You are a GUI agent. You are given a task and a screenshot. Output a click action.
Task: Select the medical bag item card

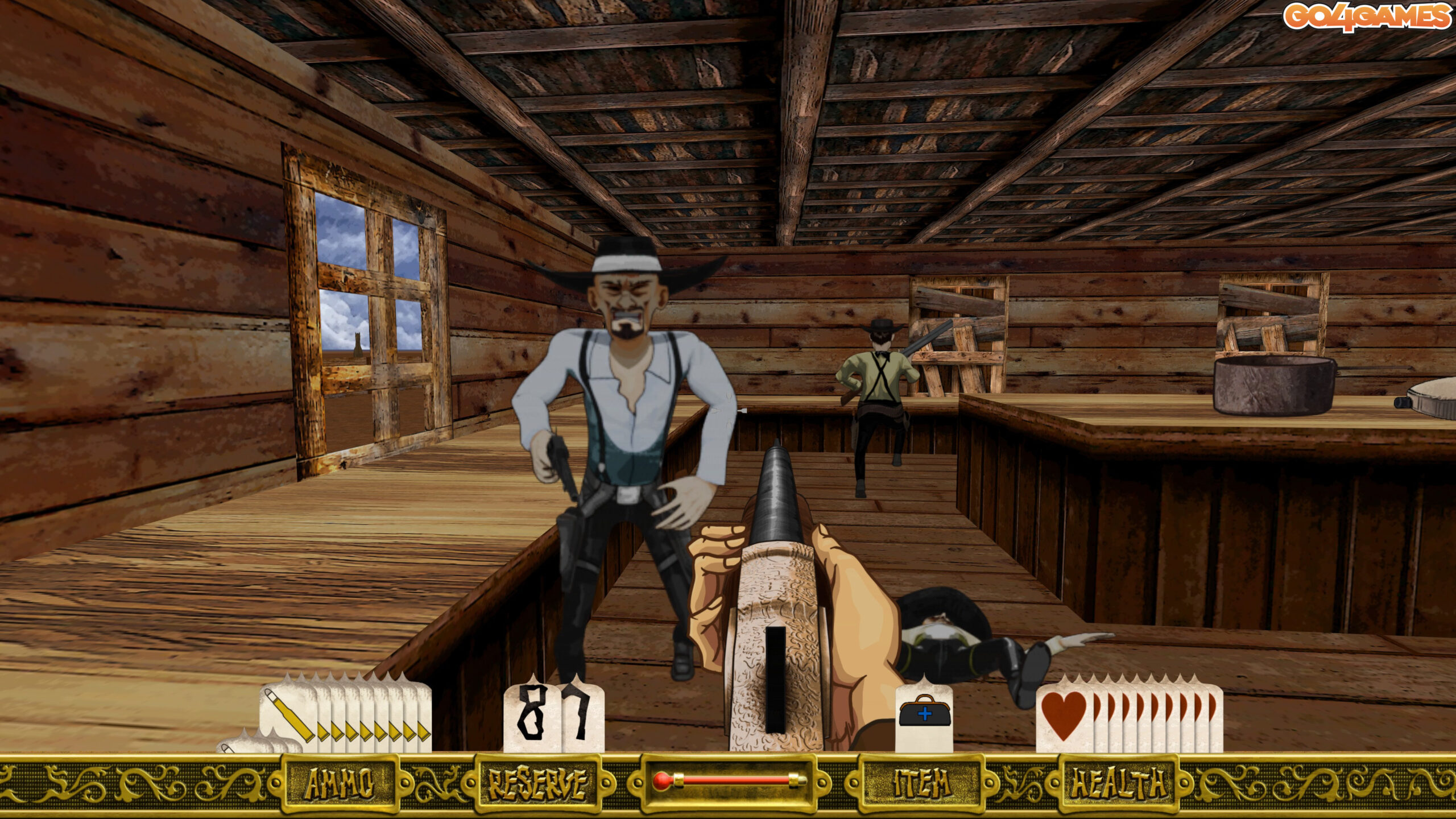924,717
